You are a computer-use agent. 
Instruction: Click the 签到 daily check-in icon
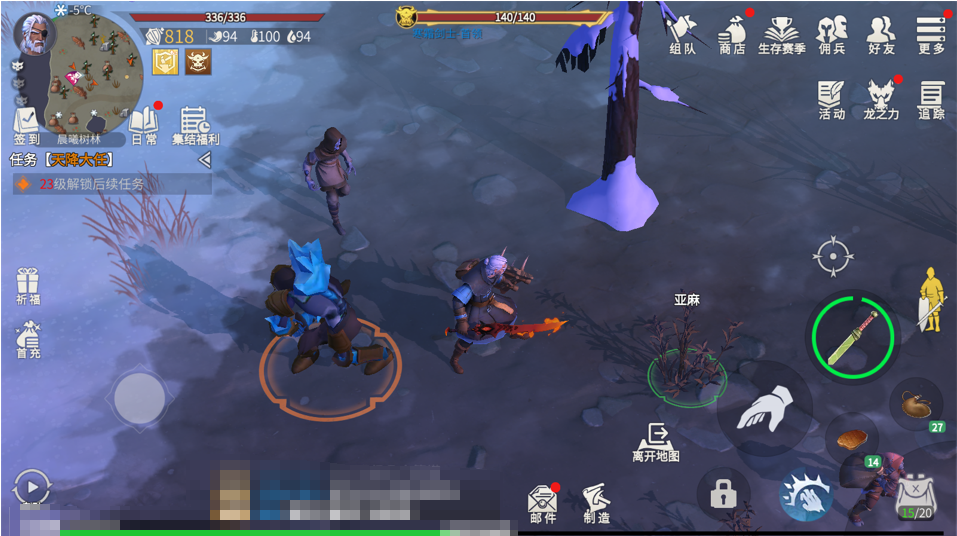(x=26, y=125)
